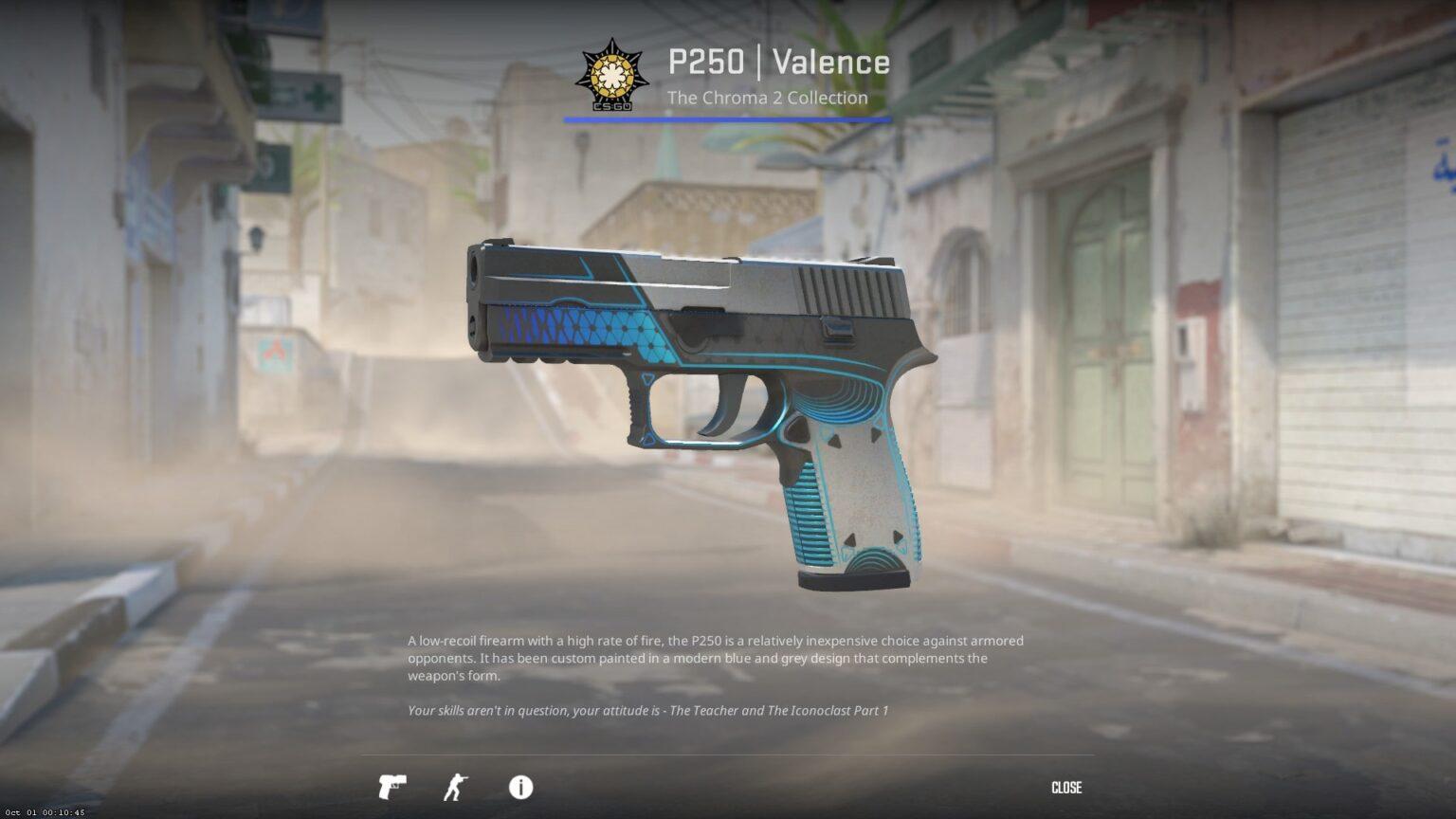Click the crouching soldier preview icon
The width and height of the screenshot is (1456, 819).
click(456, 788)
